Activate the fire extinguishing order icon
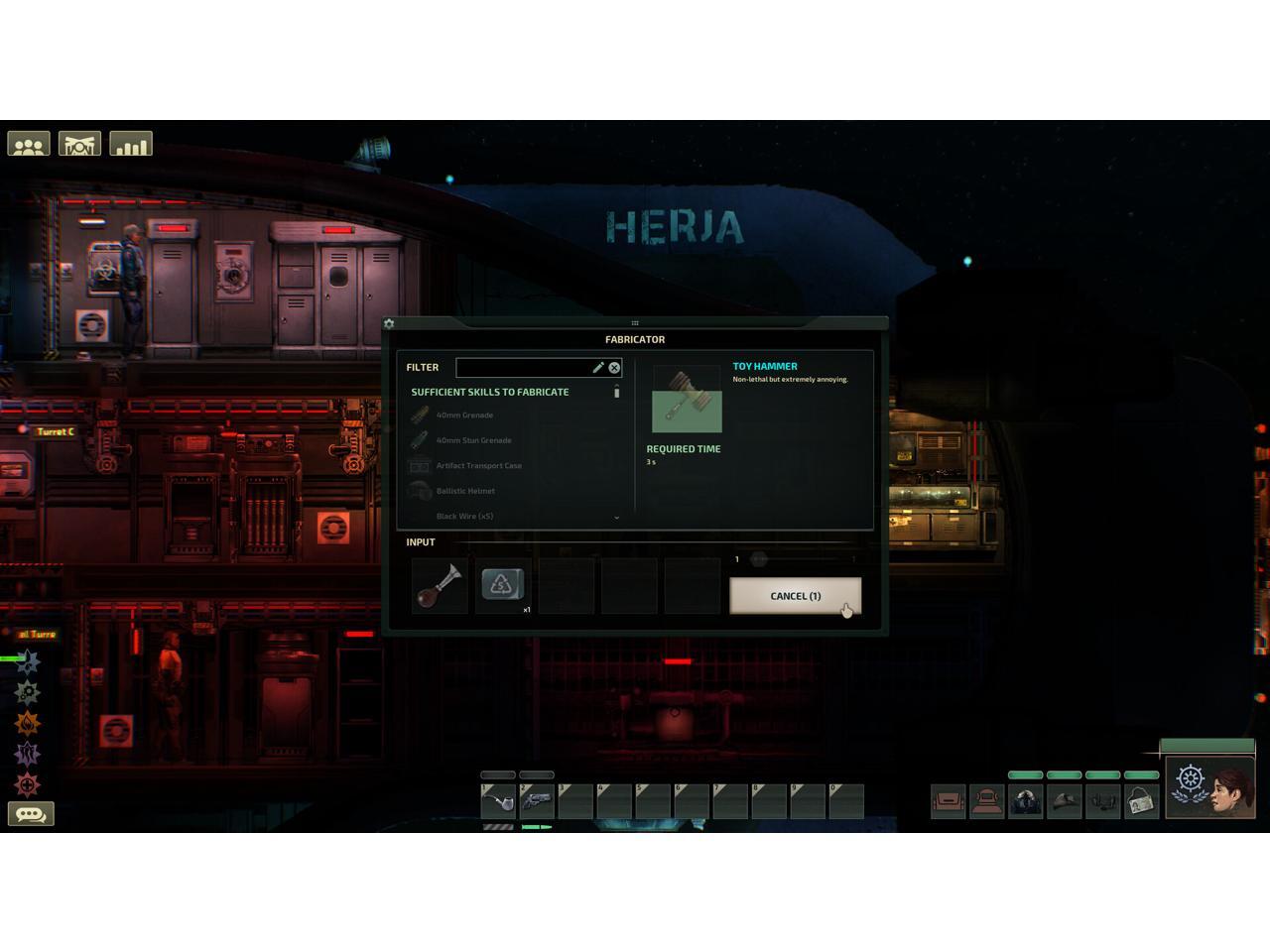This screenshot has width=1270, height=952. coord(28,723)
